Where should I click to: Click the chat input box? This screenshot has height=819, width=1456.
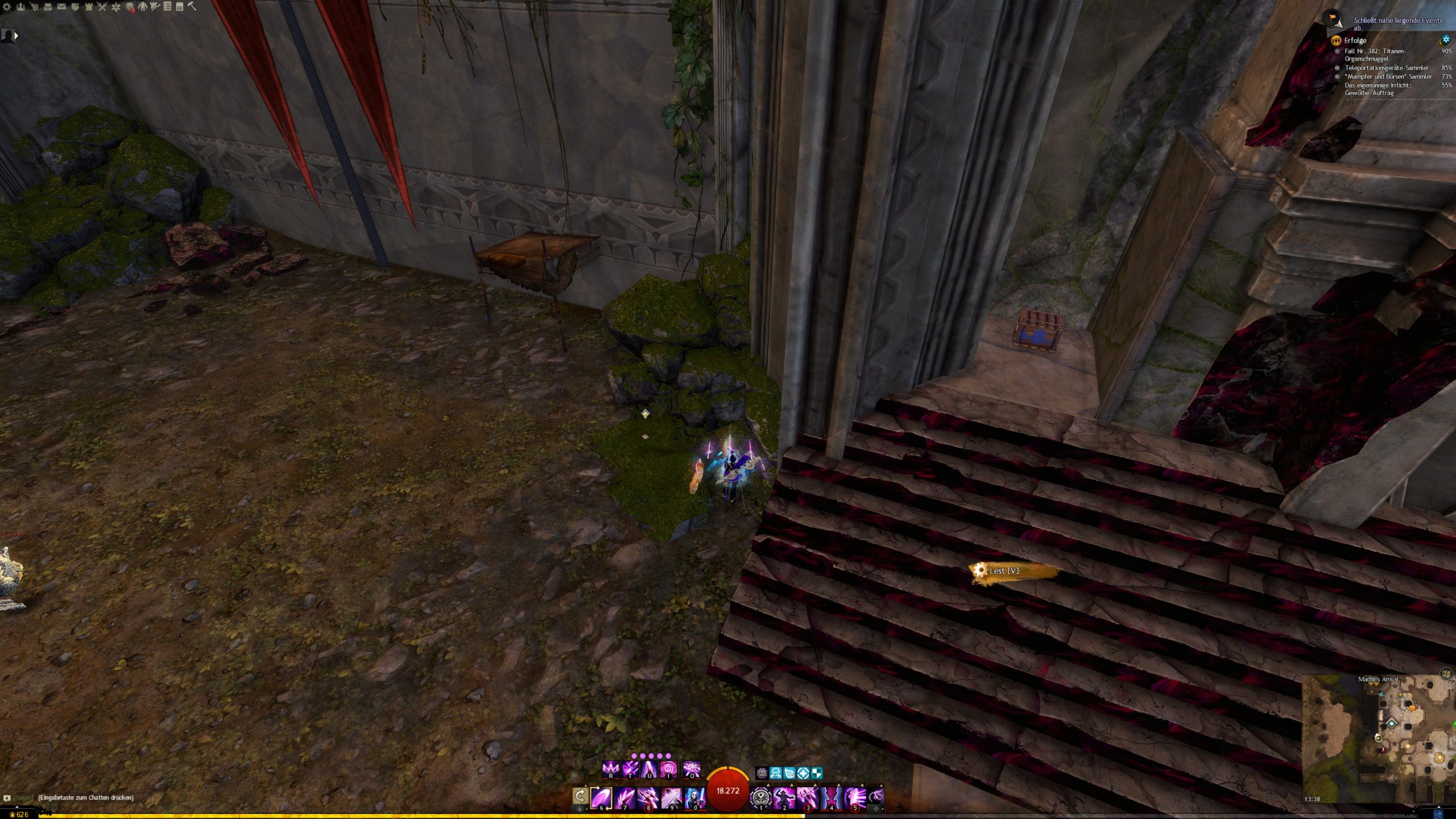click(85, 797)
